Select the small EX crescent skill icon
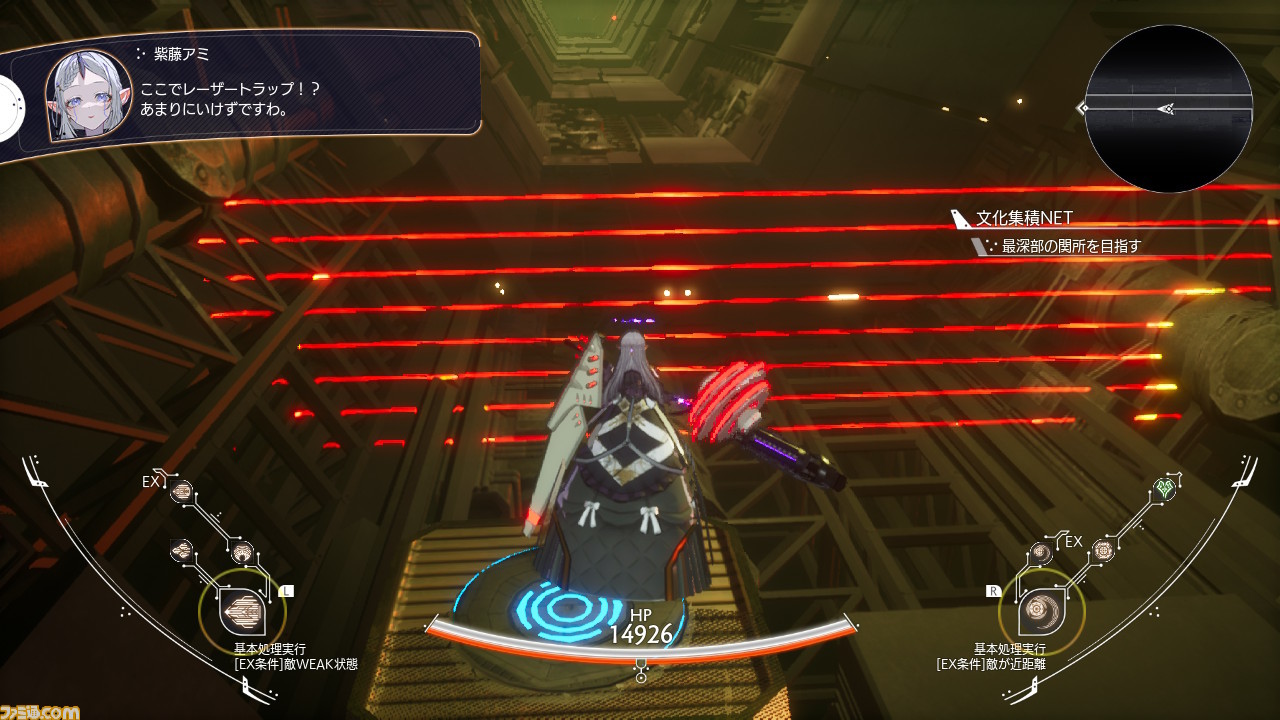The width and height of the screenshot is (1280, 720). [1041, 552]
